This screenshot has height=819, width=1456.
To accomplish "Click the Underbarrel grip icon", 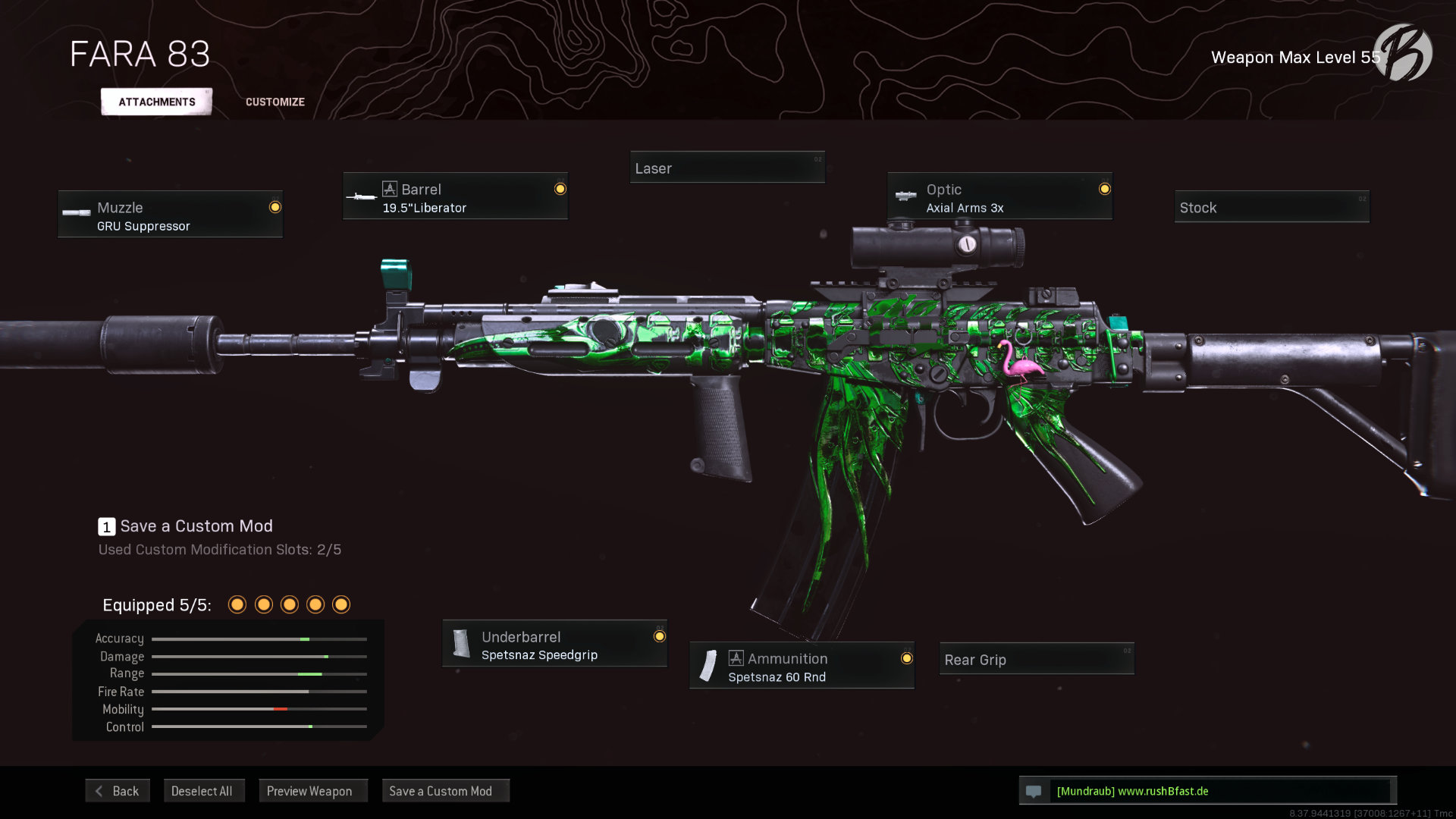I will (461, 643).
